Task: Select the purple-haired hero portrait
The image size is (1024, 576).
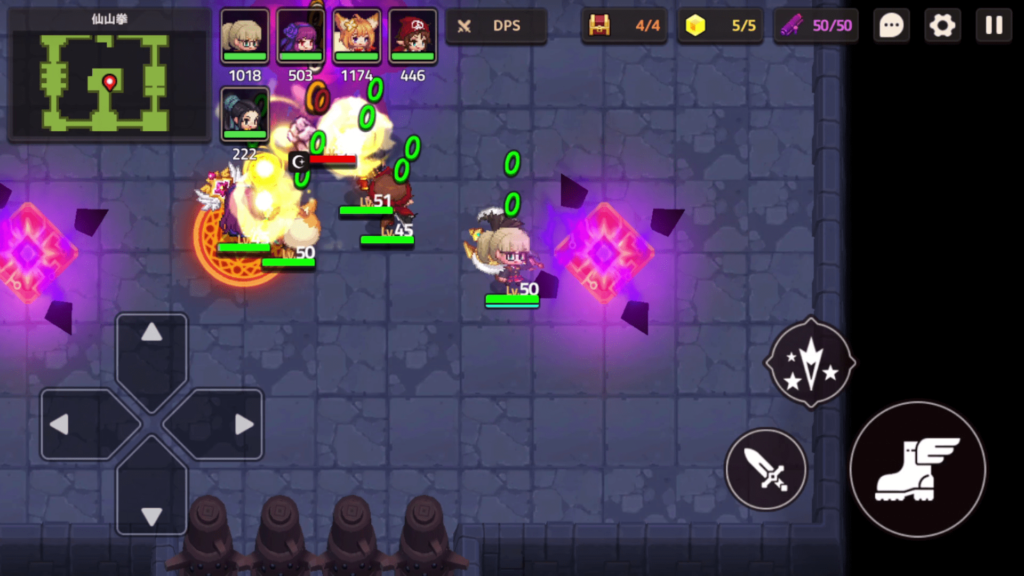Action: (x=300, y=36)
